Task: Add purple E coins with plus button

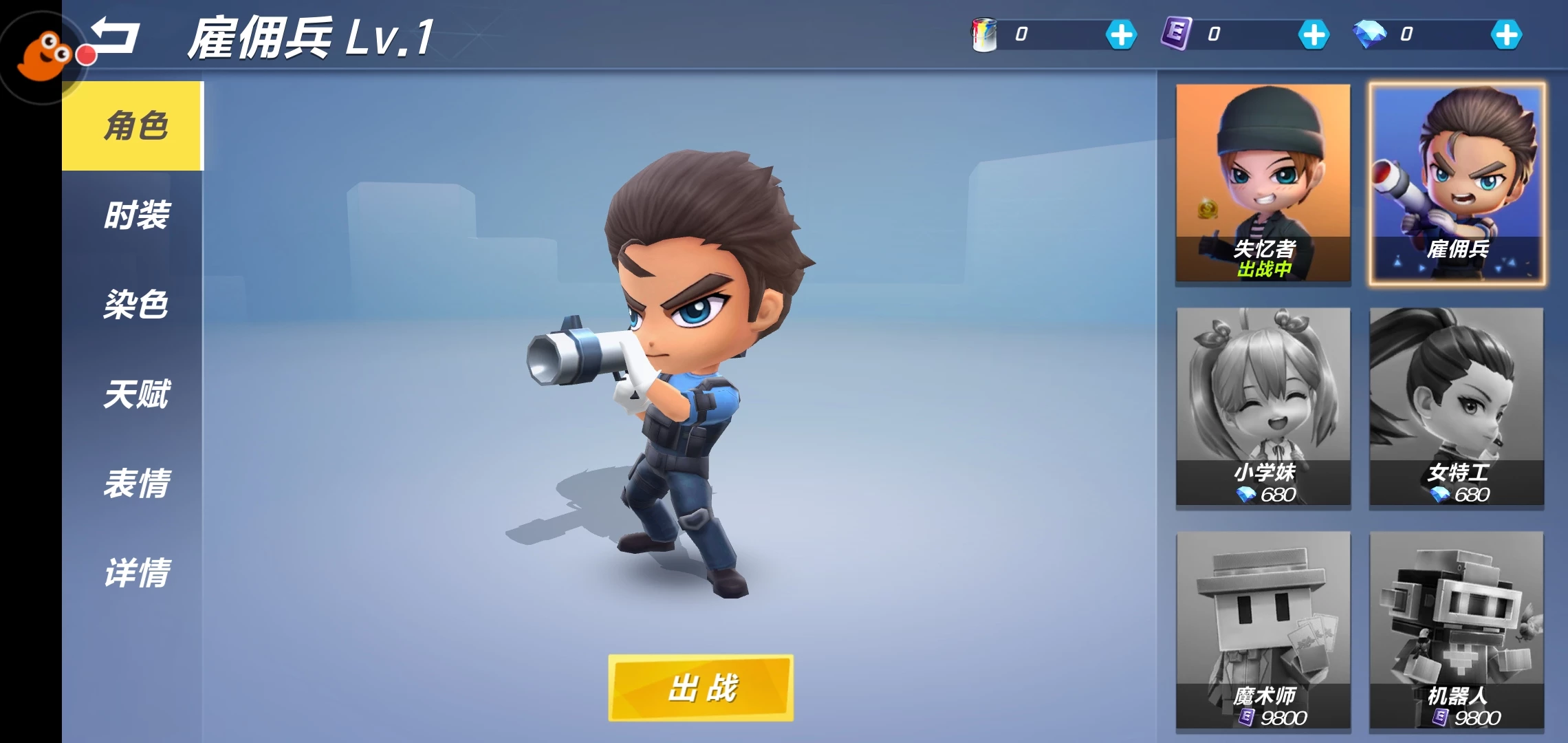Action: 1314,34
